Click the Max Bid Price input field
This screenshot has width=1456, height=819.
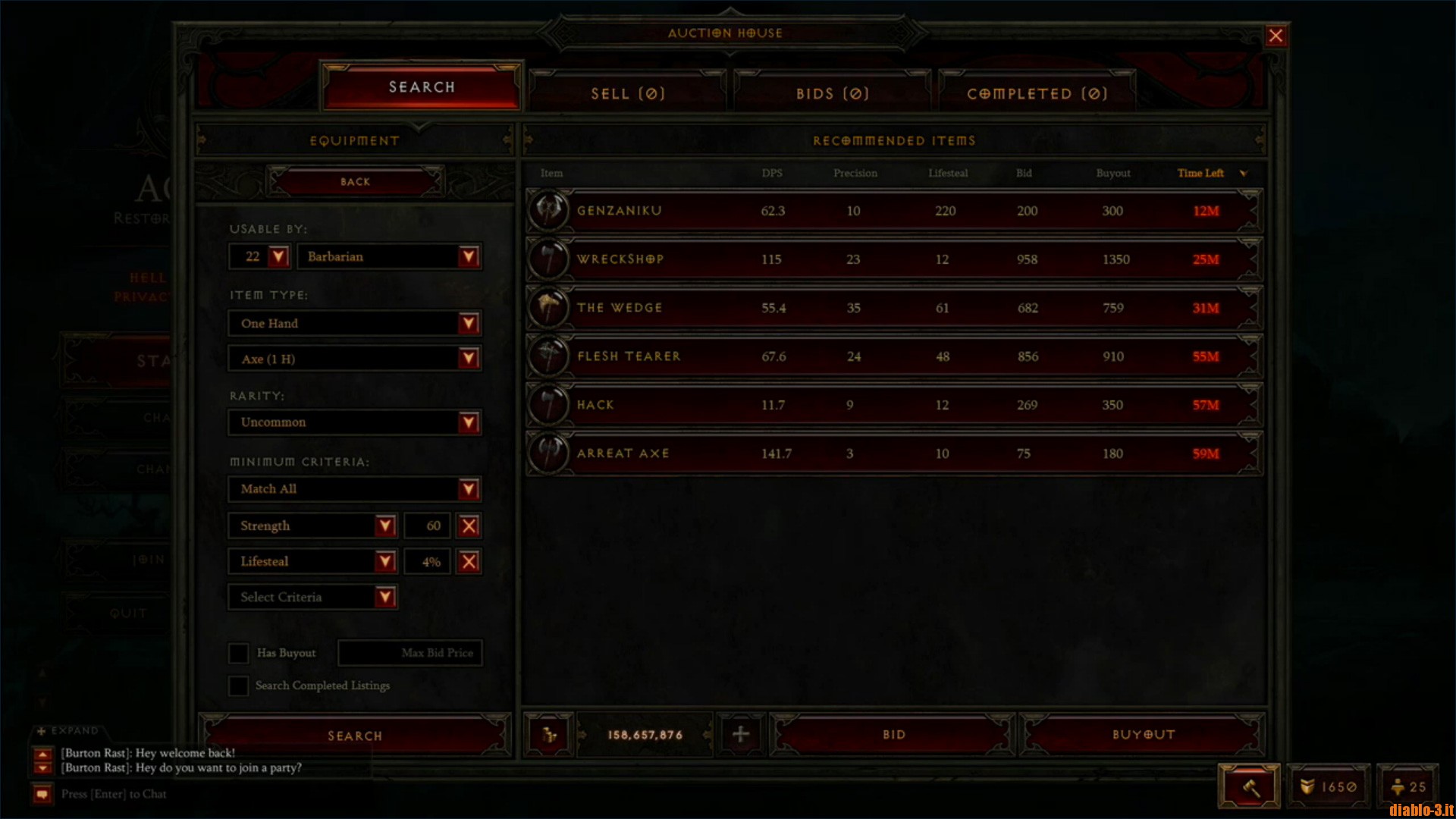coord(409,653)
